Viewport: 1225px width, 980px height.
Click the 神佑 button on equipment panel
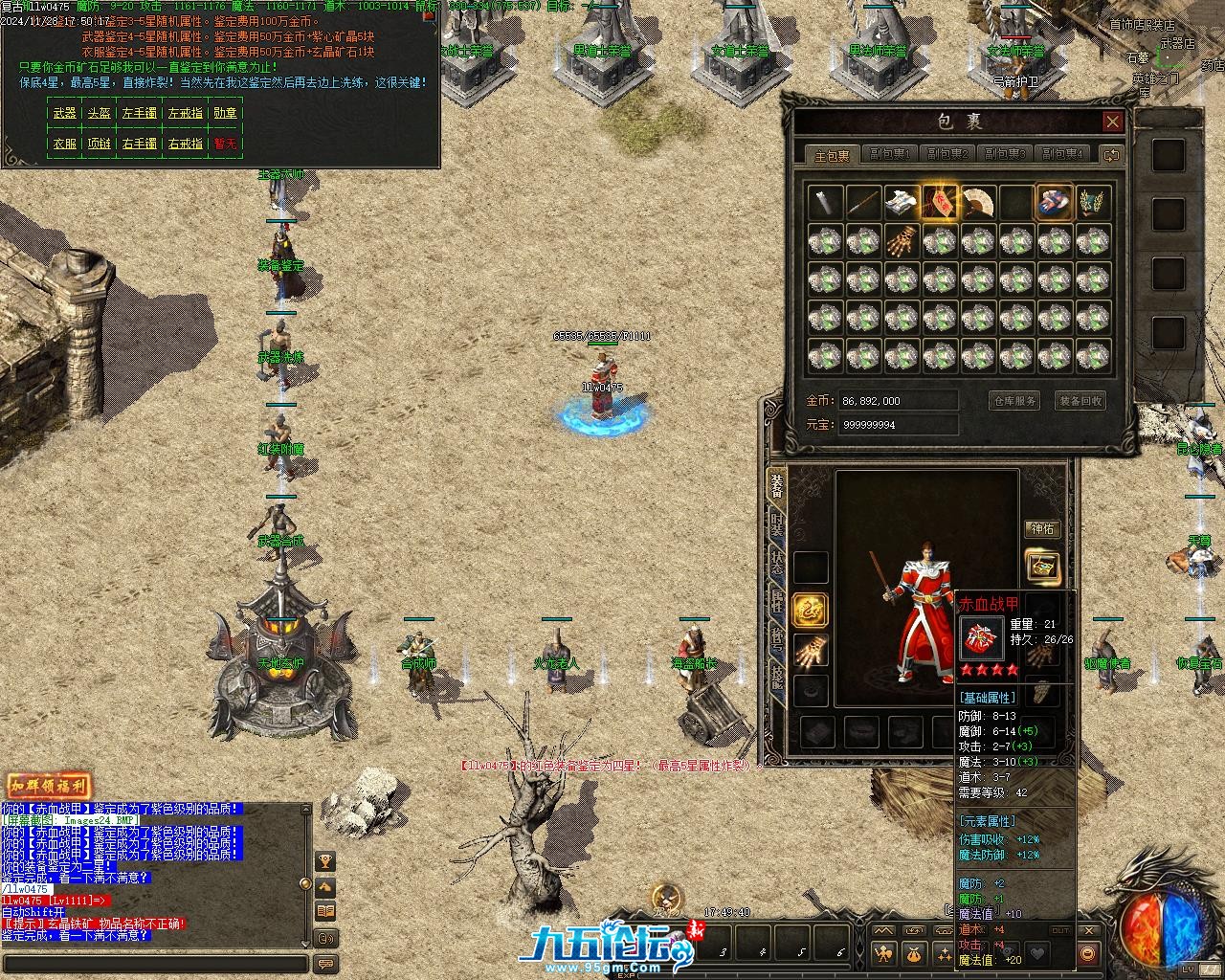click(x=1042, y=529)
